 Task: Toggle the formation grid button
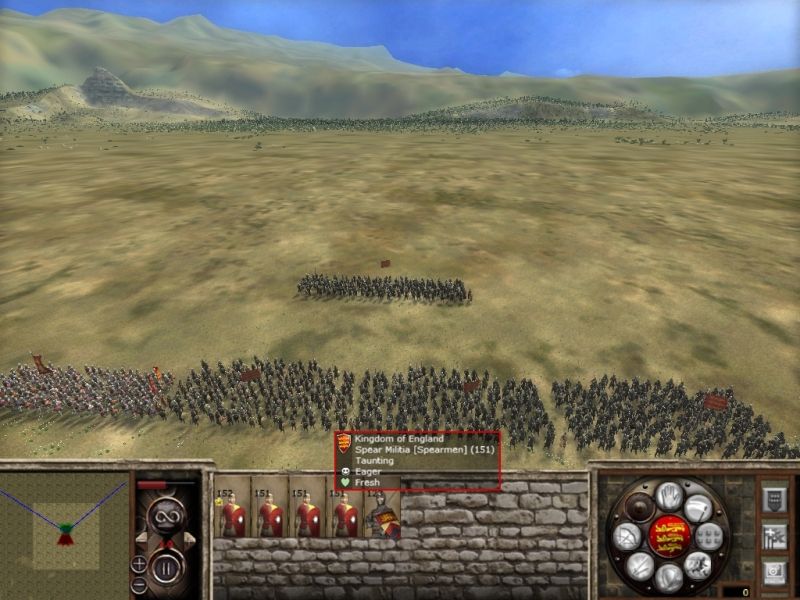click(x=709, y=536)
